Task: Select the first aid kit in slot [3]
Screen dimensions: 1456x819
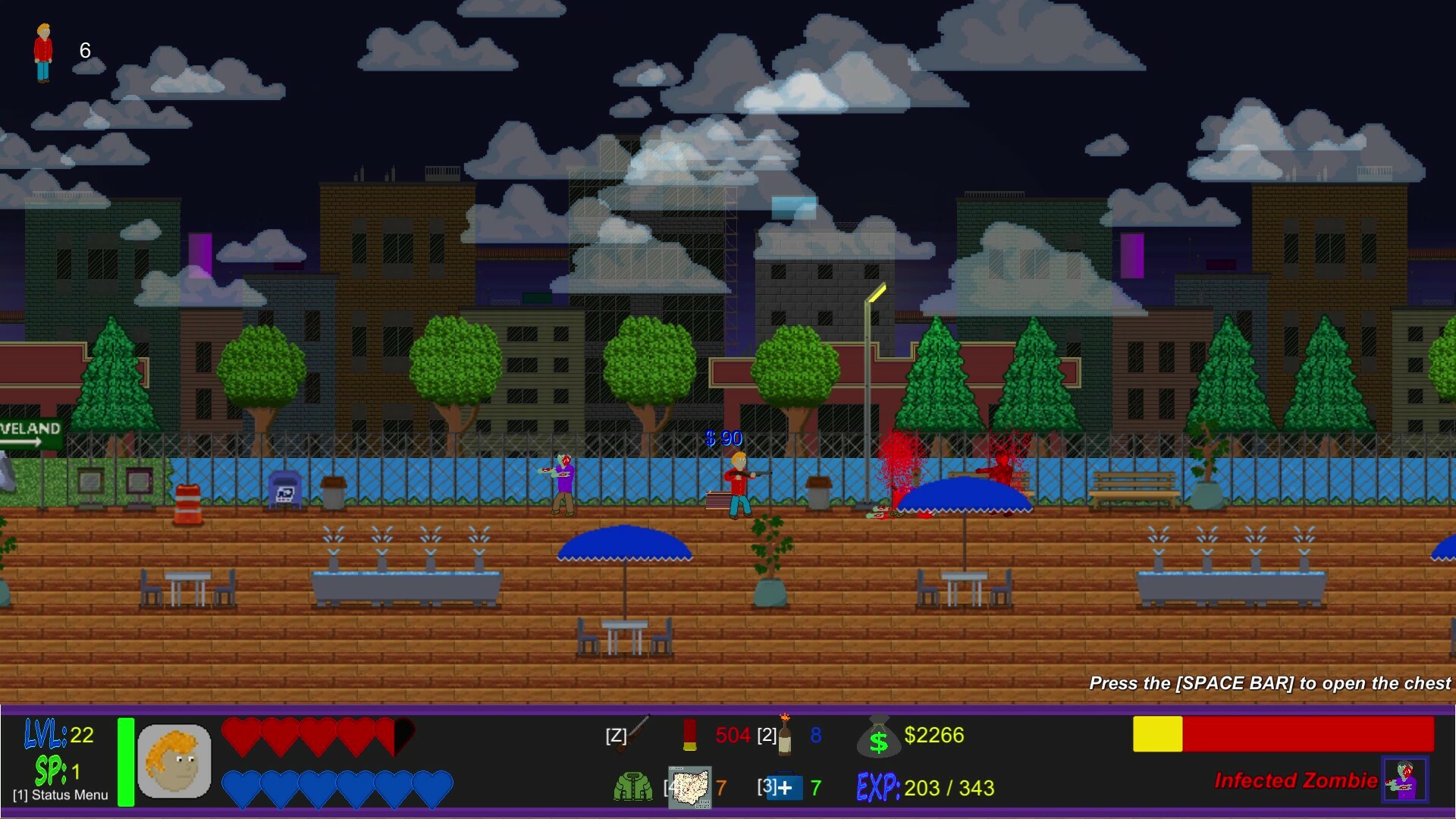Action: pyautogui.click(x=786, y=789)
